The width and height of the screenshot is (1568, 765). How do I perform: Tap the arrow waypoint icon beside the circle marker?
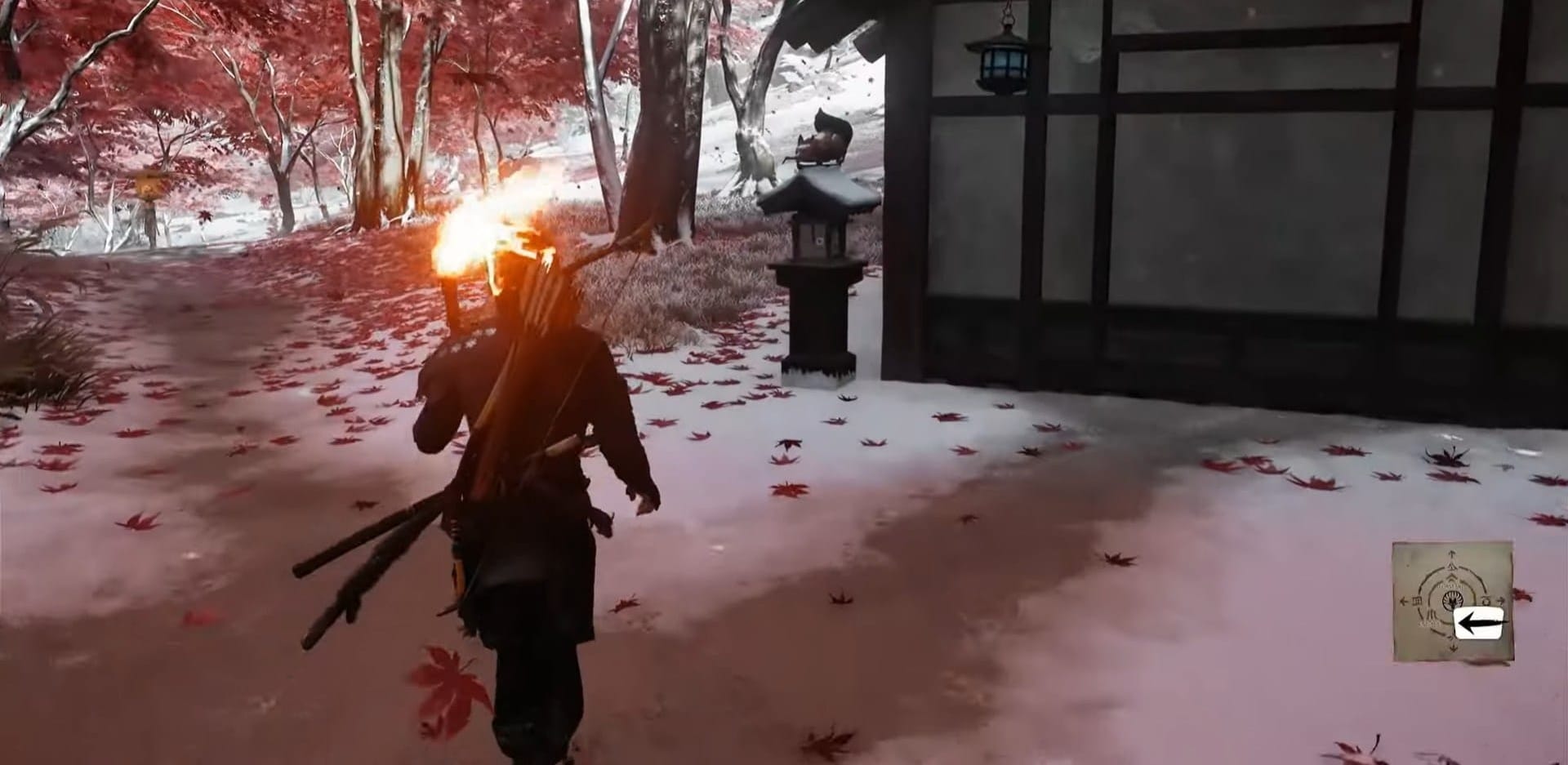1500,600
